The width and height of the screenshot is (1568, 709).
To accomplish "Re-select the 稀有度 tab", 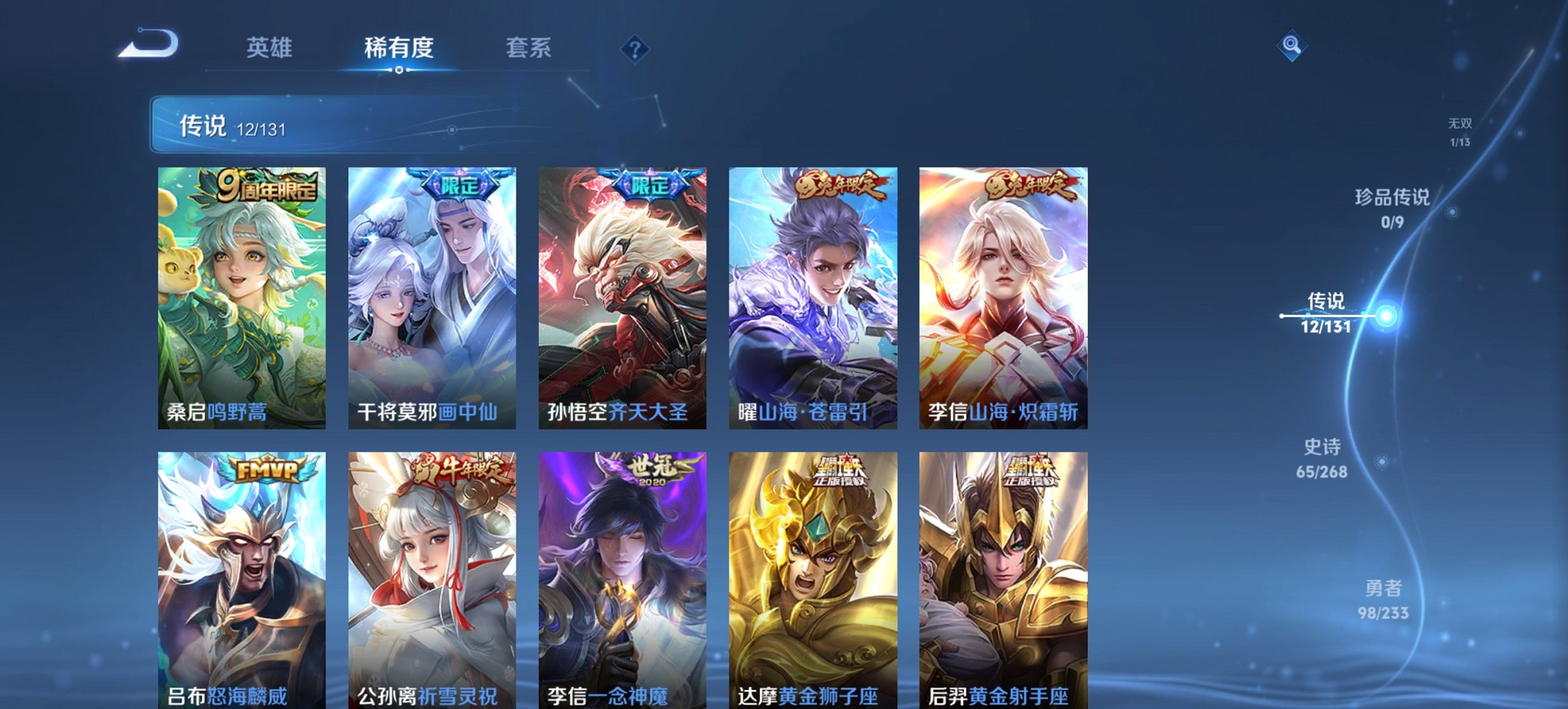I will (x=400, y=48).
